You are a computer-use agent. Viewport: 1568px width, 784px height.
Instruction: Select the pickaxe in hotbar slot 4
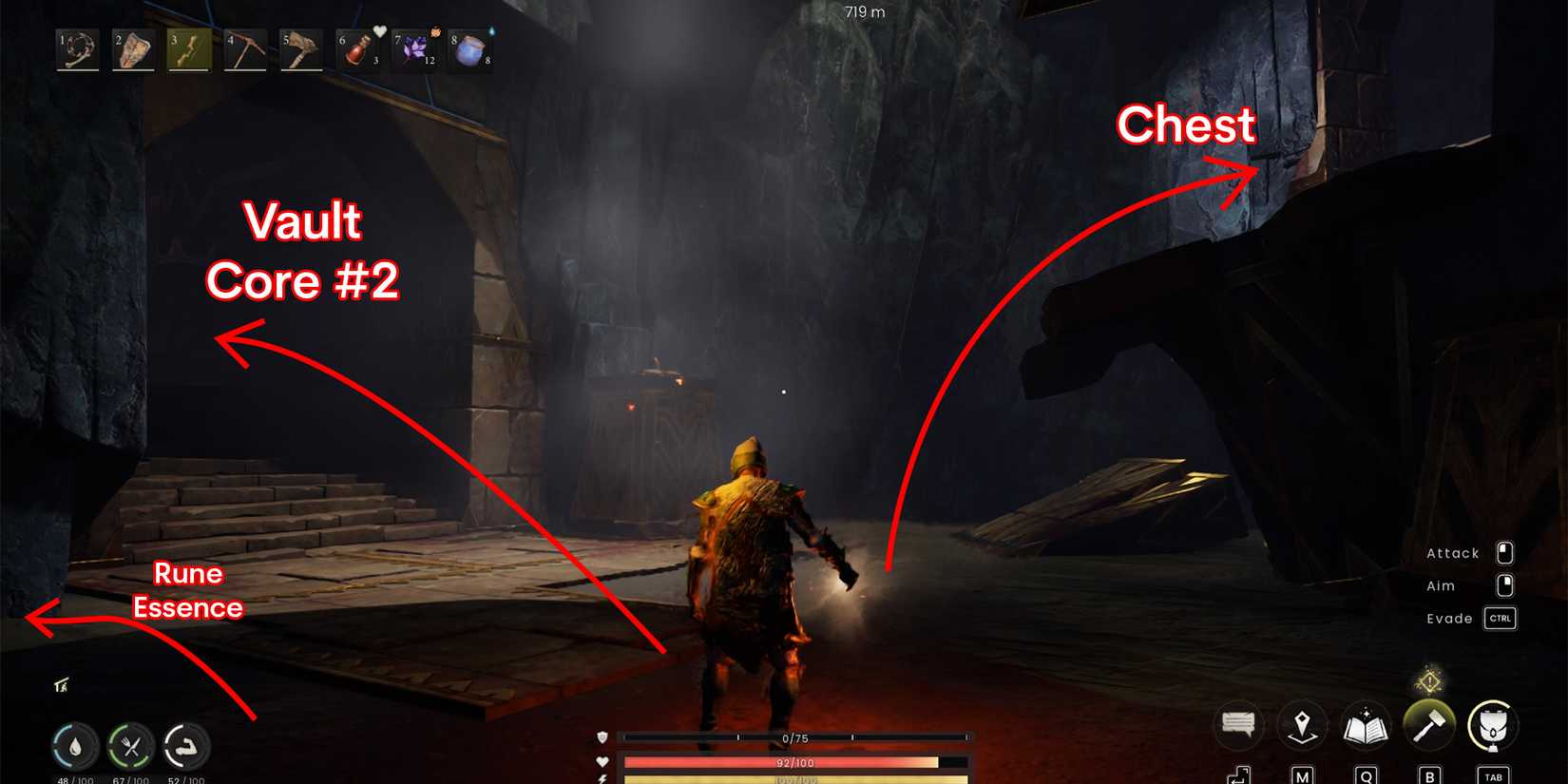click(x=243, y=51)
